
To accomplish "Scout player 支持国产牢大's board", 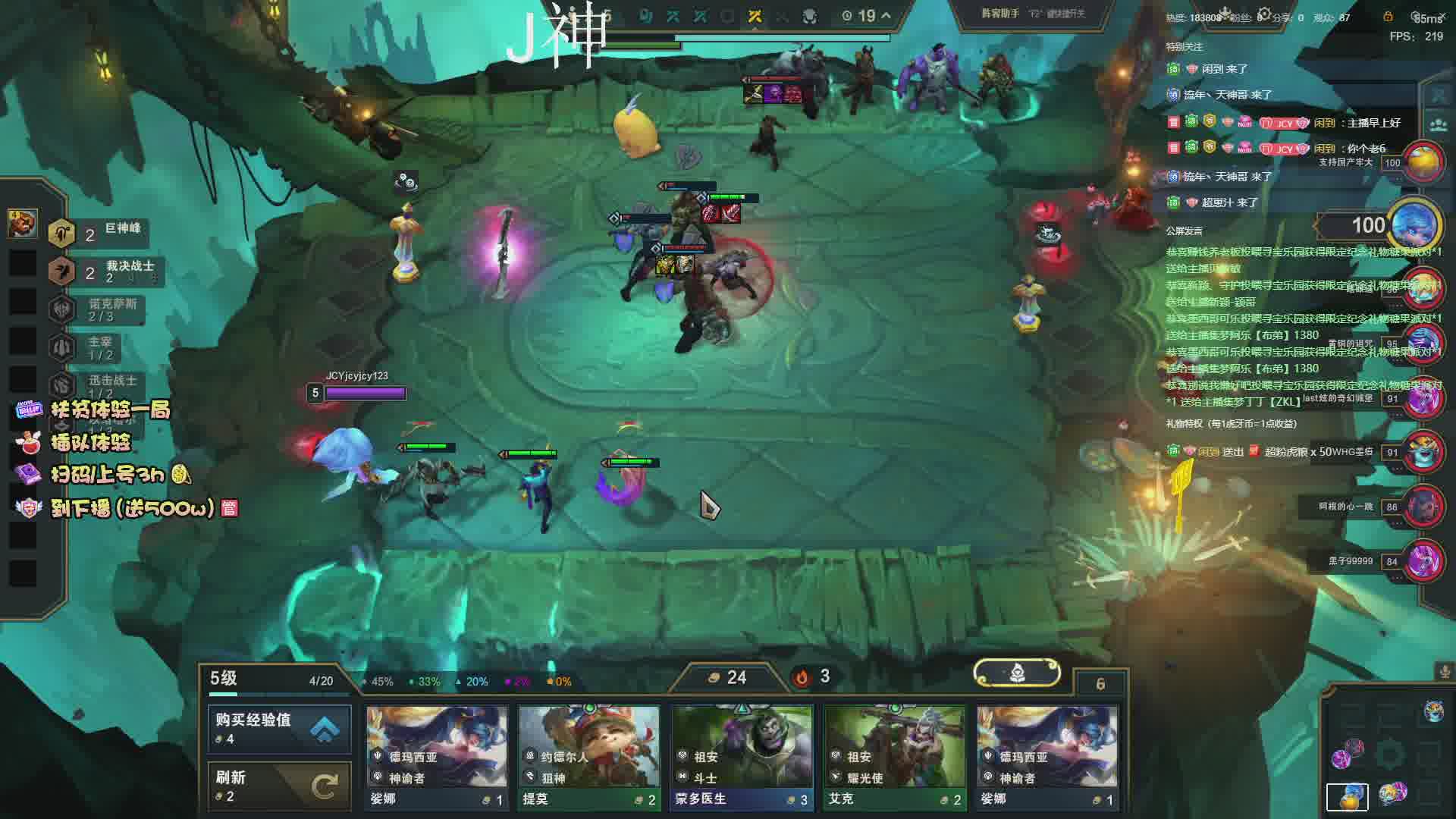I will (1423, 162).
